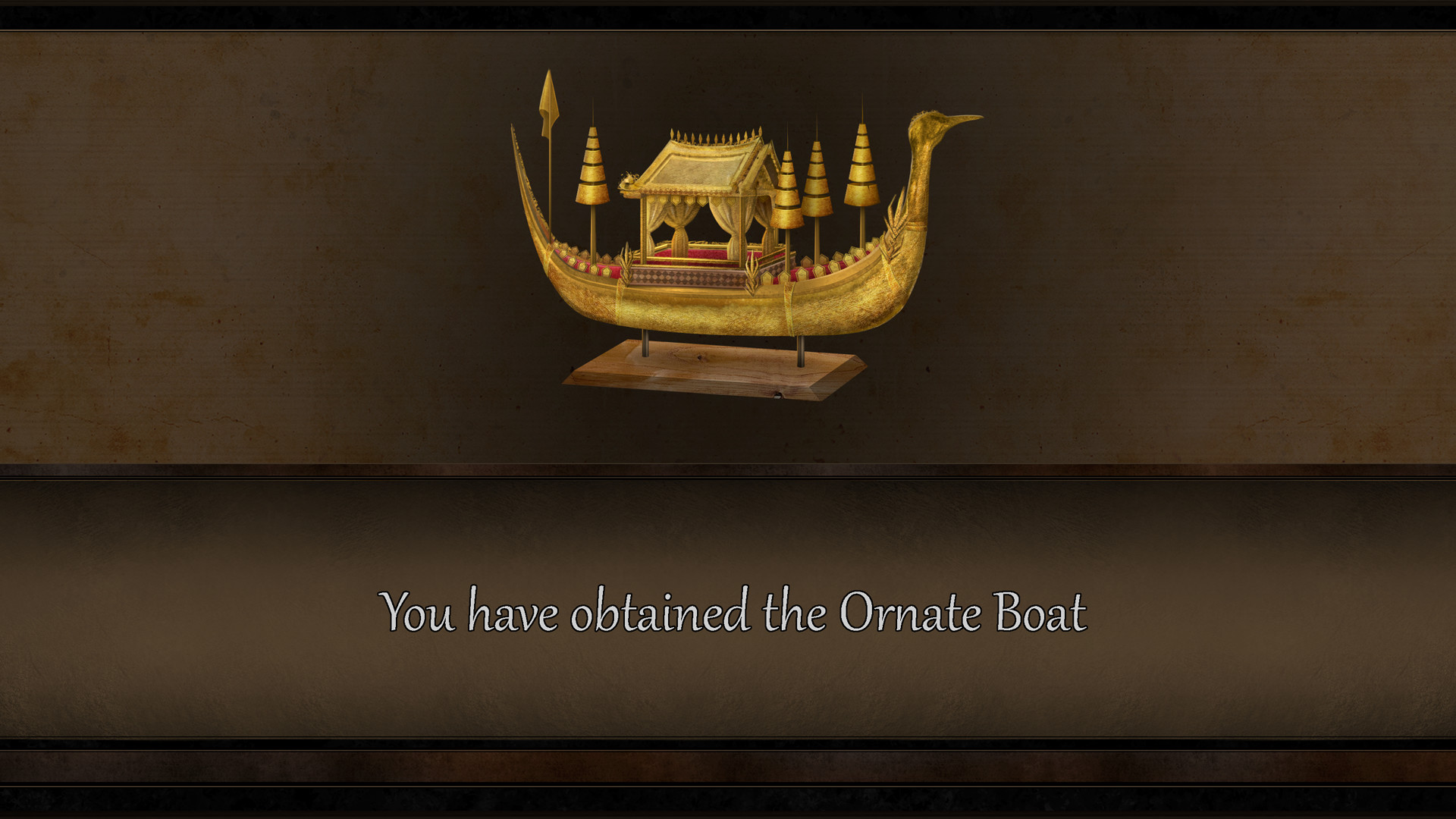Click the top border strip of the screen
Image resolution: width=1456 pixels, height=819 pixels.
728,11
